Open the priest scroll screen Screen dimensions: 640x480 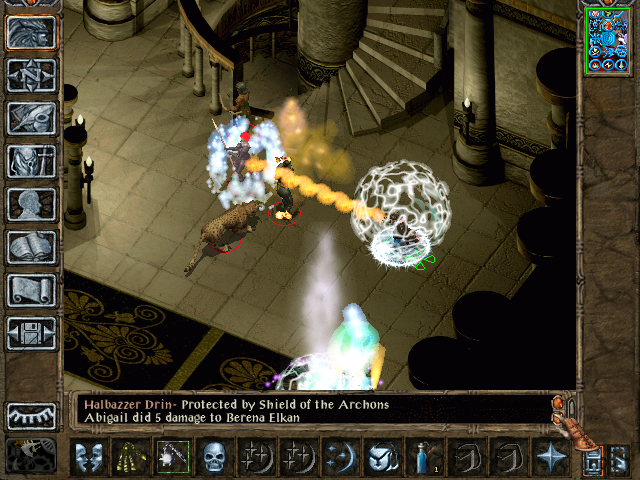31,290
